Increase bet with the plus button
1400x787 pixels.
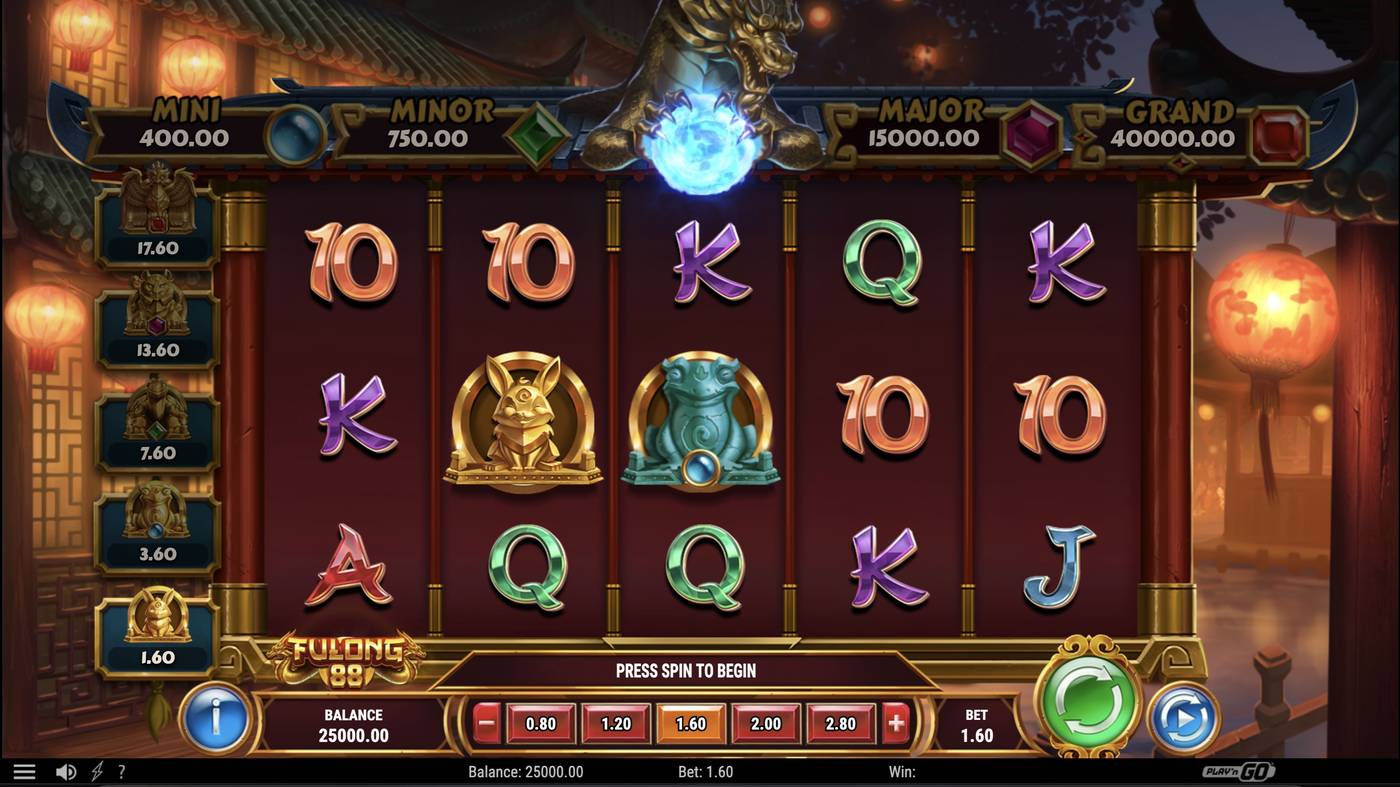[x=895, y=723]
